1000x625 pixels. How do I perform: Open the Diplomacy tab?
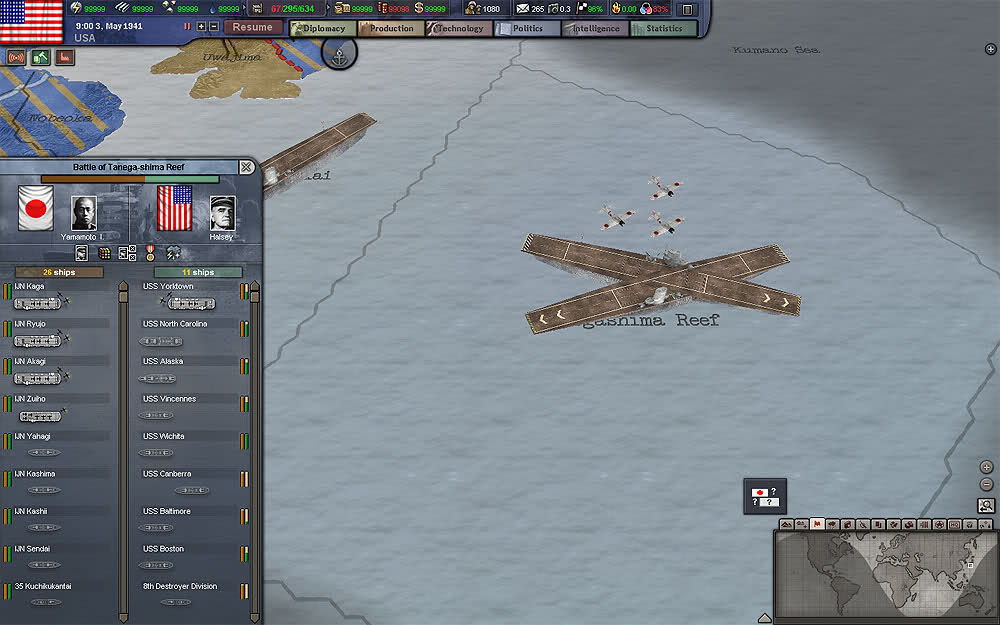pos(322,29)
